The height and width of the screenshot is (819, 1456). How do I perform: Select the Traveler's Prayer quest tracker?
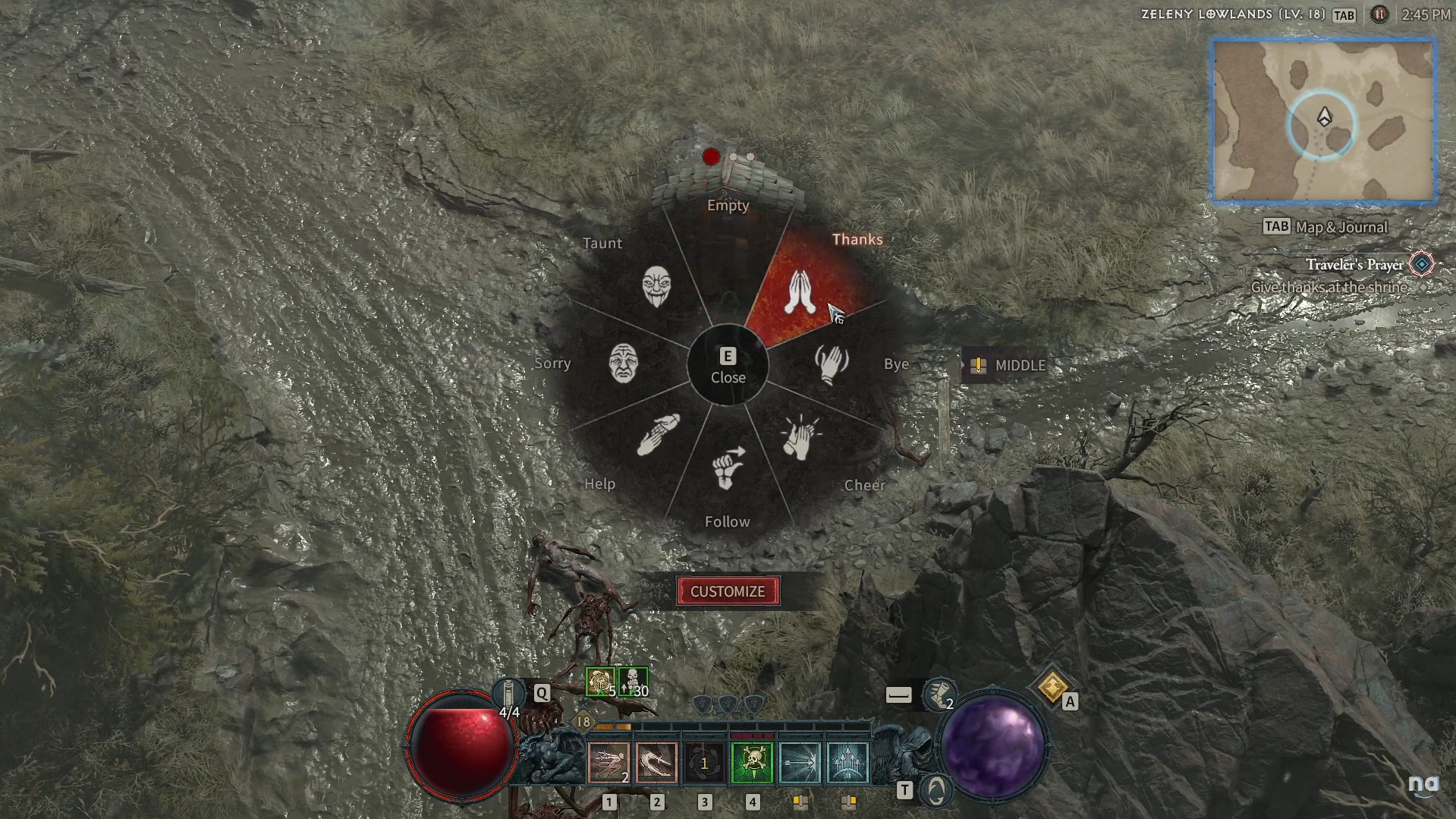click(x=1354, y=264)
